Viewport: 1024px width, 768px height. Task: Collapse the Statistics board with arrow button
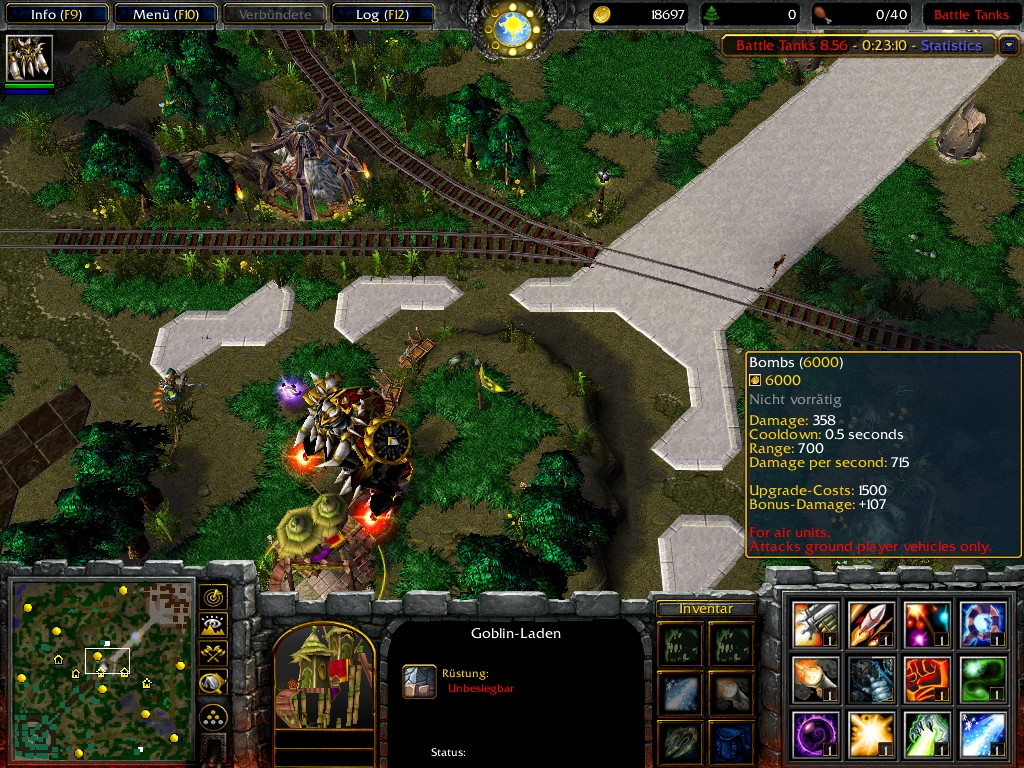(1009, 45)
